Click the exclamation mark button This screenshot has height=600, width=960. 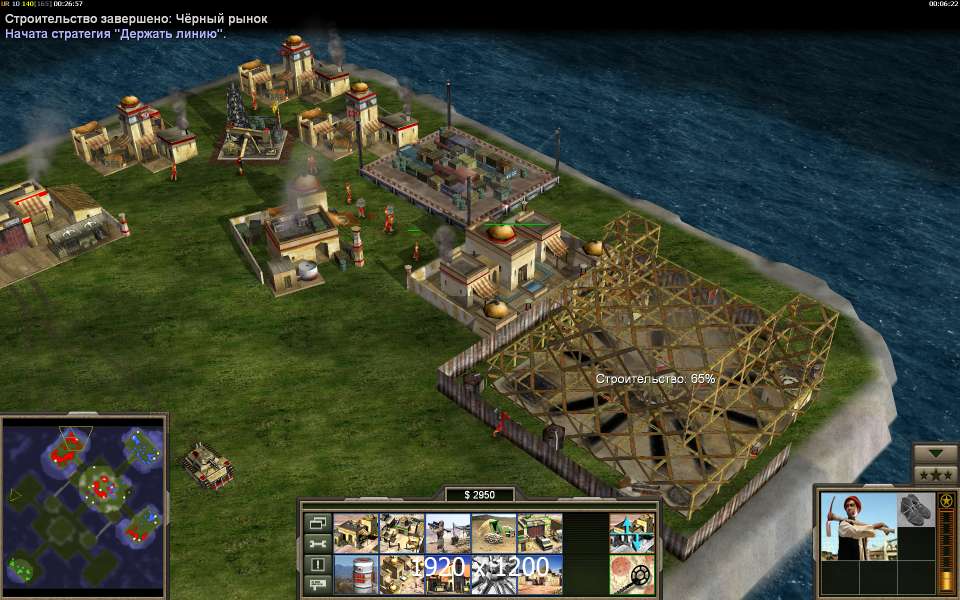point(317,564)
